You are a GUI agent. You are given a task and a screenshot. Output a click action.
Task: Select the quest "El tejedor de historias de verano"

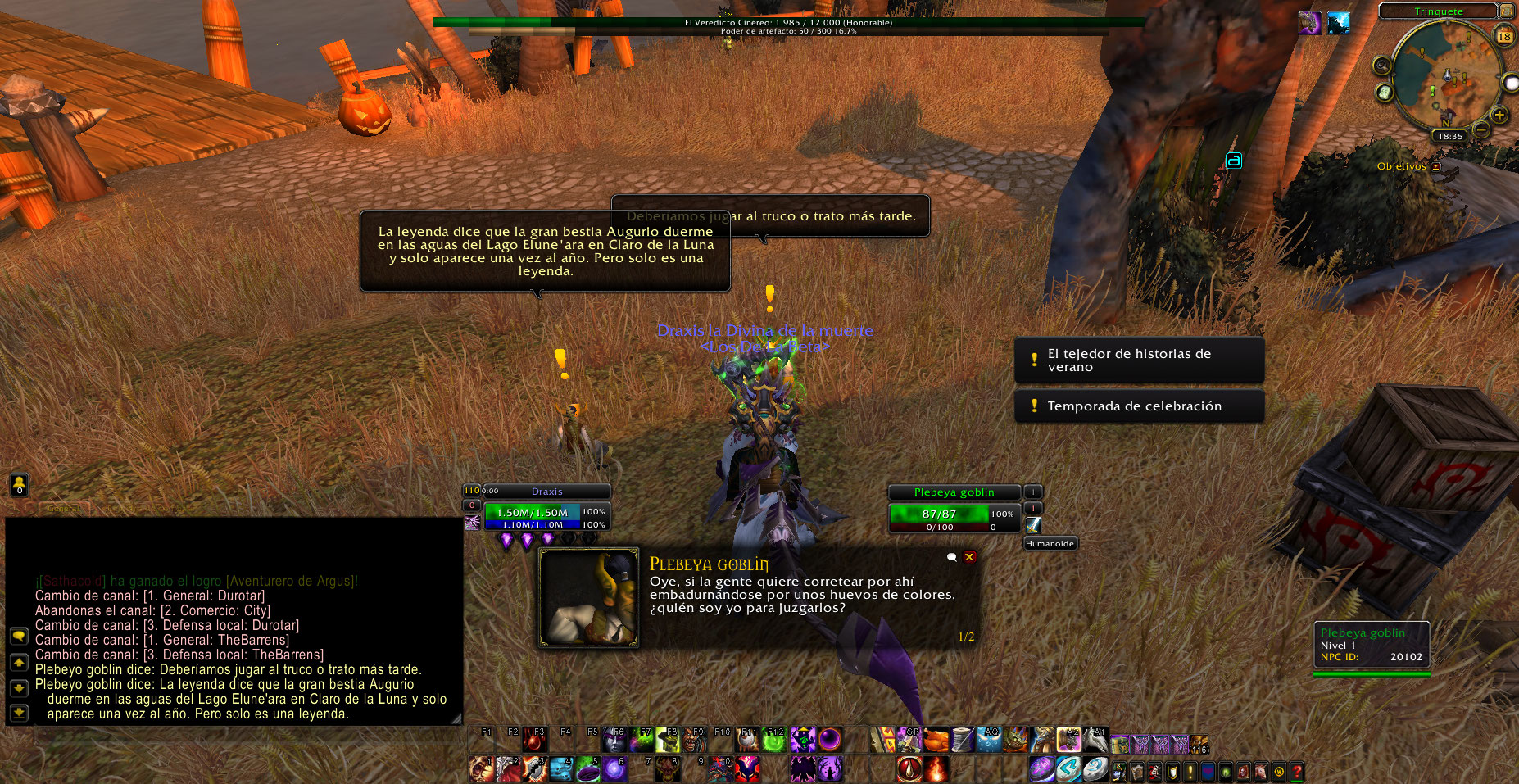pos(1138,360)
